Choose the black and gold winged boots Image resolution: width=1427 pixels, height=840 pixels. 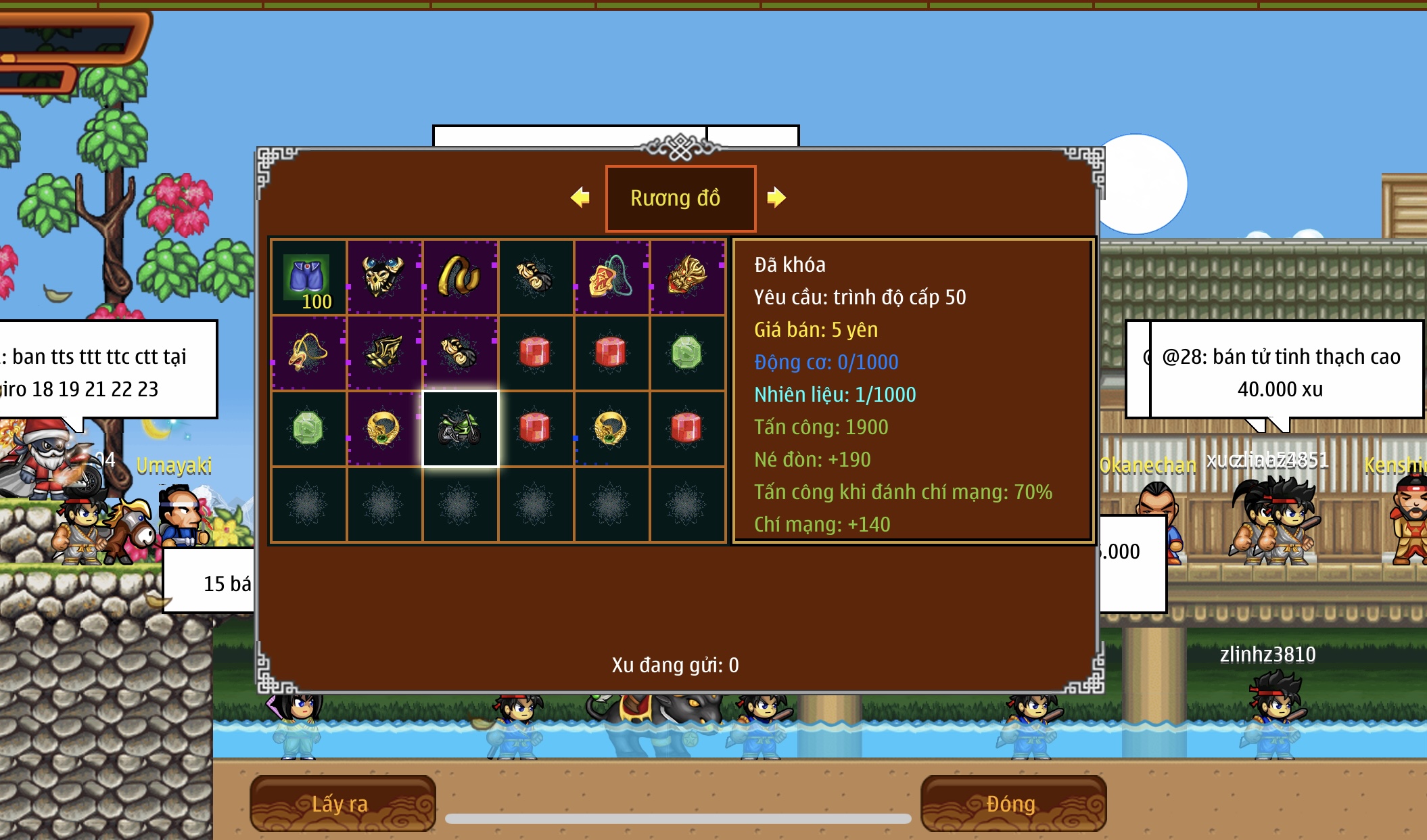coord(384,352)
